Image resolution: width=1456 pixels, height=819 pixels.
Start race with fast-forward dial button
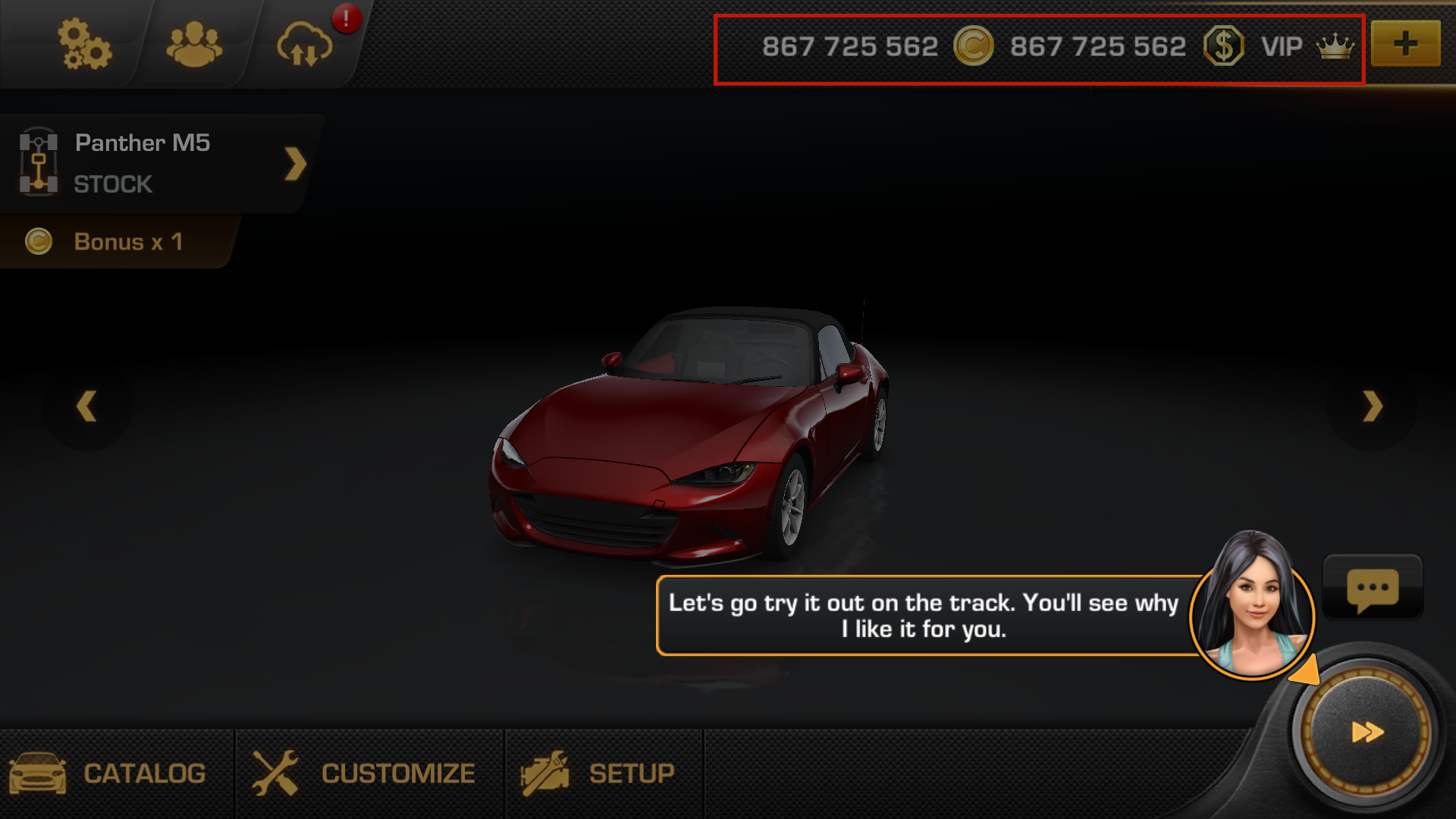point(1367,732)
